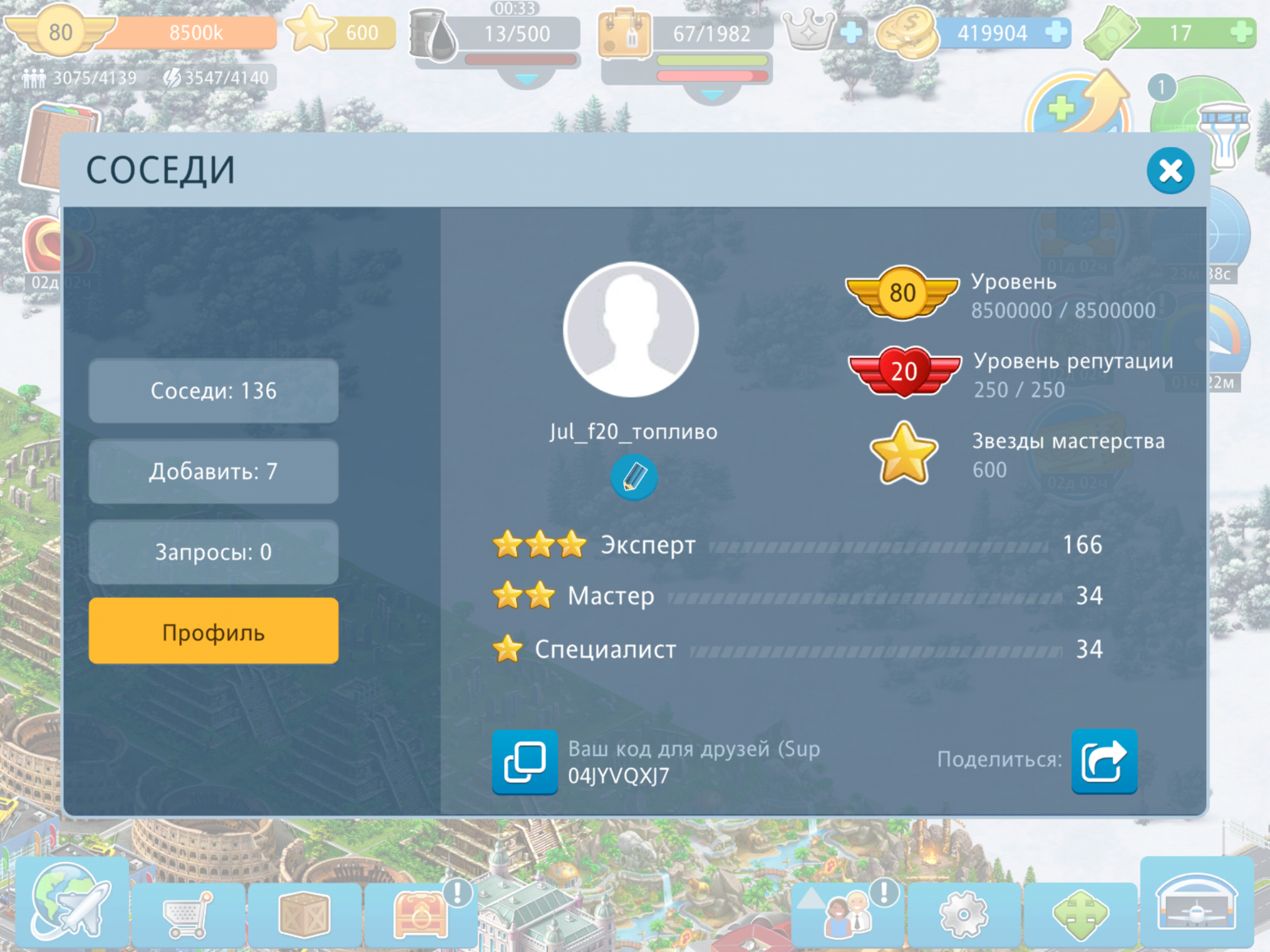The image size is (1270, 952).
Task: Edit the player name with pencil icon
Action: pos(633,477)
